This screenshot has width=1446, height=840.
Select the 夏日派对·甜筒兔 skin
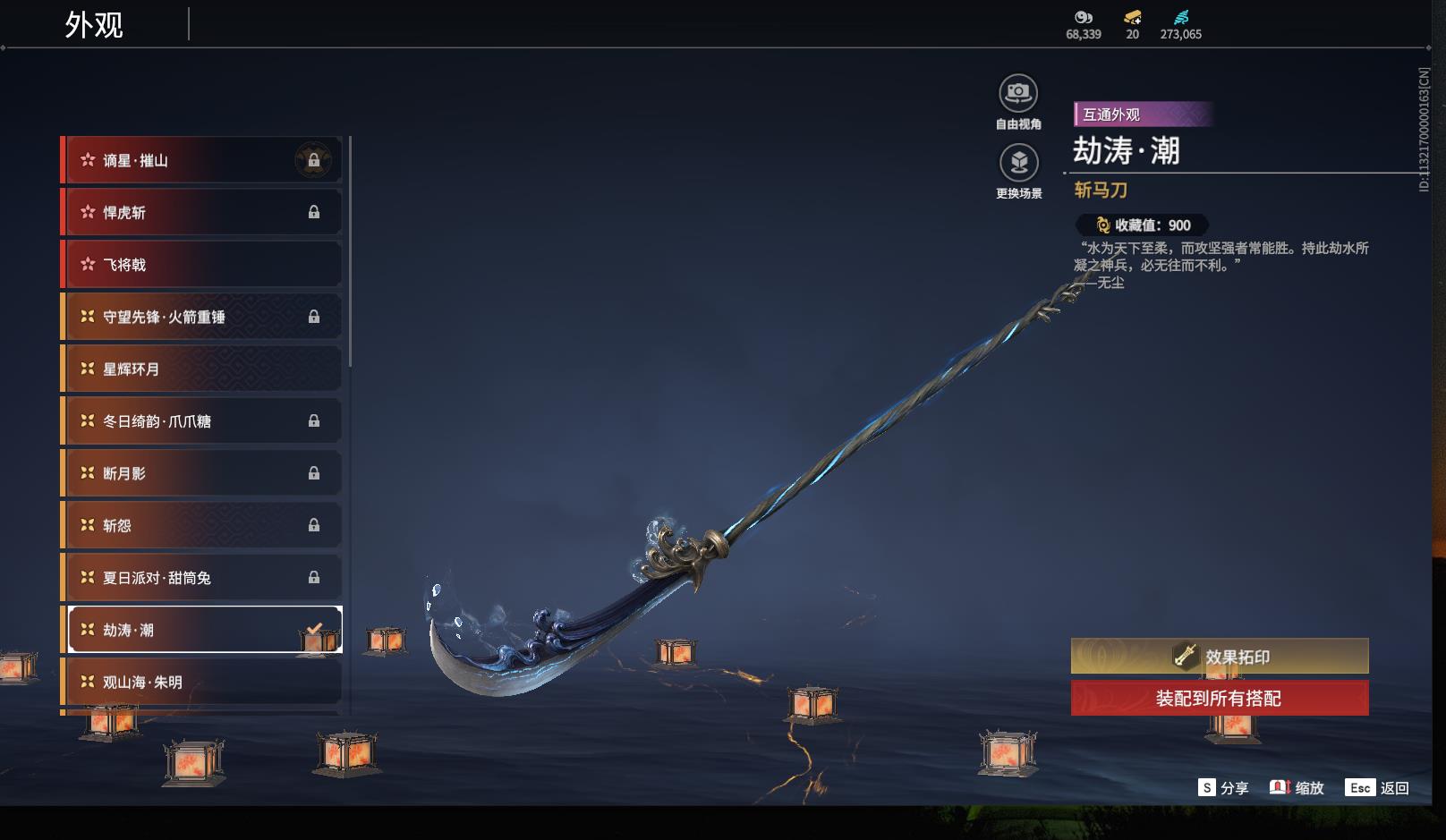click(201, 578)
